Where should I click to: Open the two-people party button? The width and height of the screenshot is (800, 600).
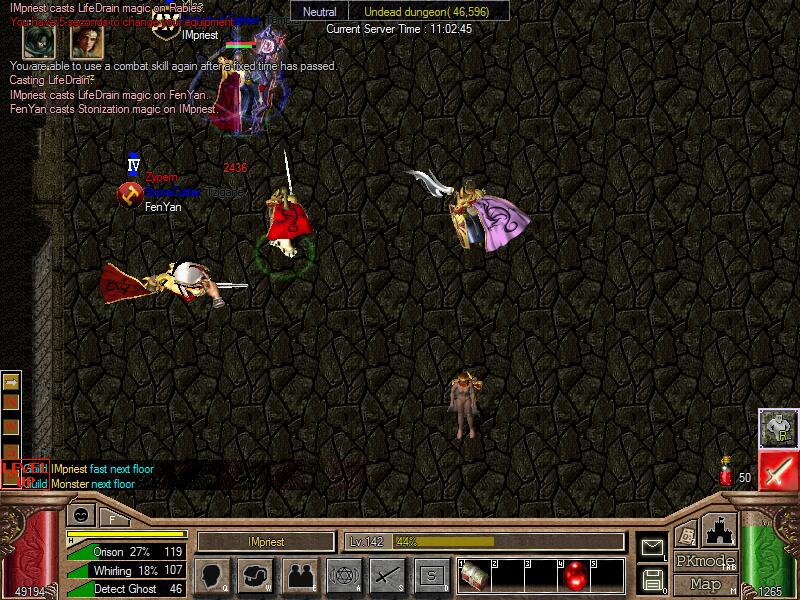(x=299, y=575)
